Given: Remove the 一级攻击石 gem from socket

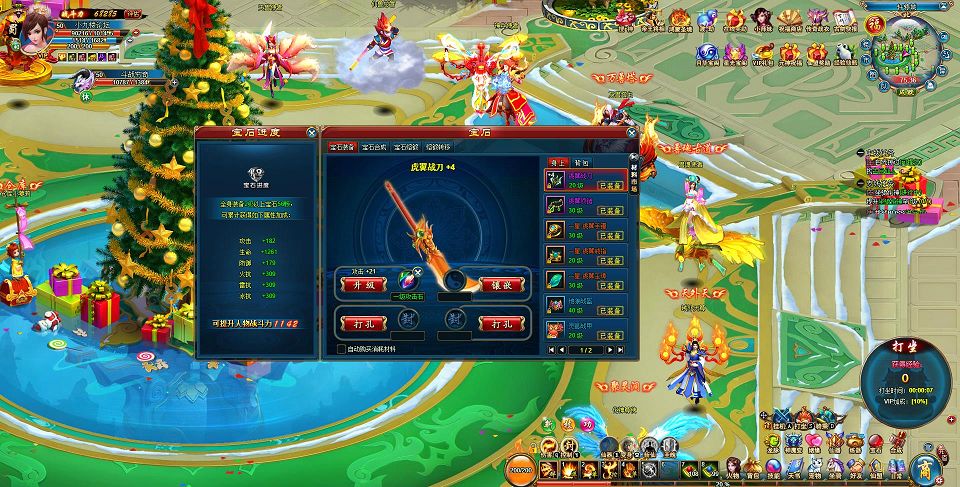Looking at the screenshot, I should 417,270.
